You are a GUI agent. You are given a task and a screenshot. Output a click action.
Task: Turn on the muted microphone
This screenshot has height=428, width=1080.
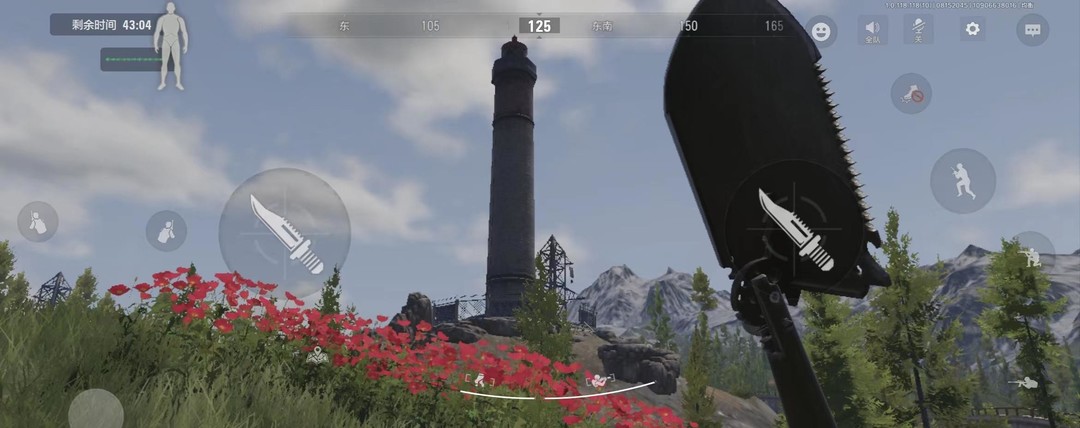919,29
